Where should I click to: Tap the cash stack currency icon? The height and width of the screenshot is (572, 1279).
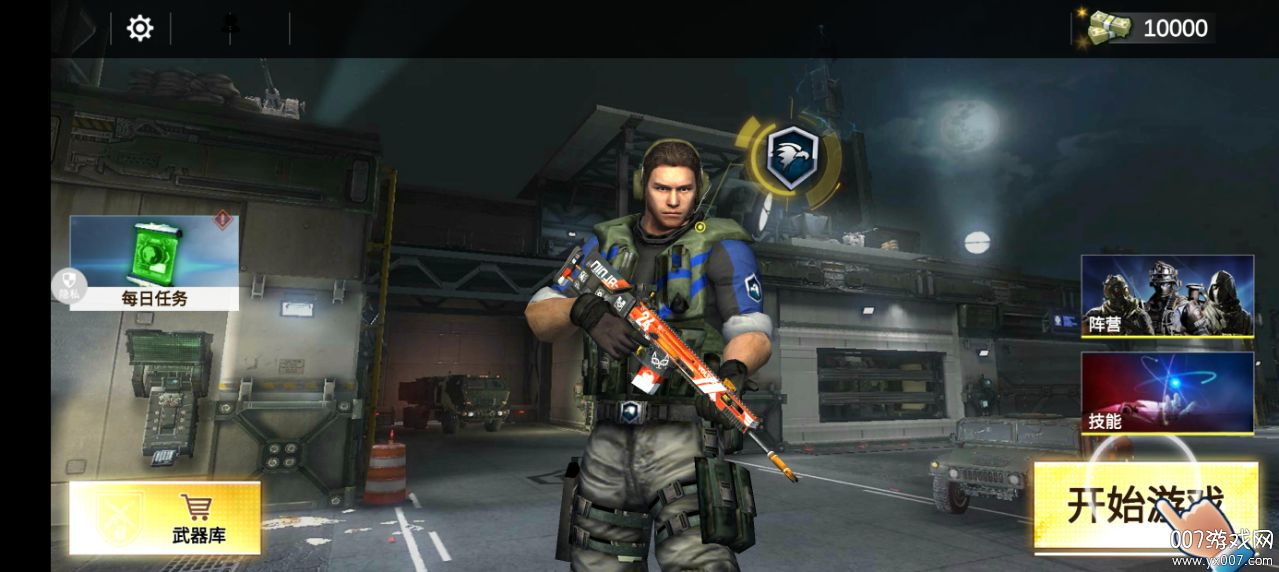click(1108, 27)
